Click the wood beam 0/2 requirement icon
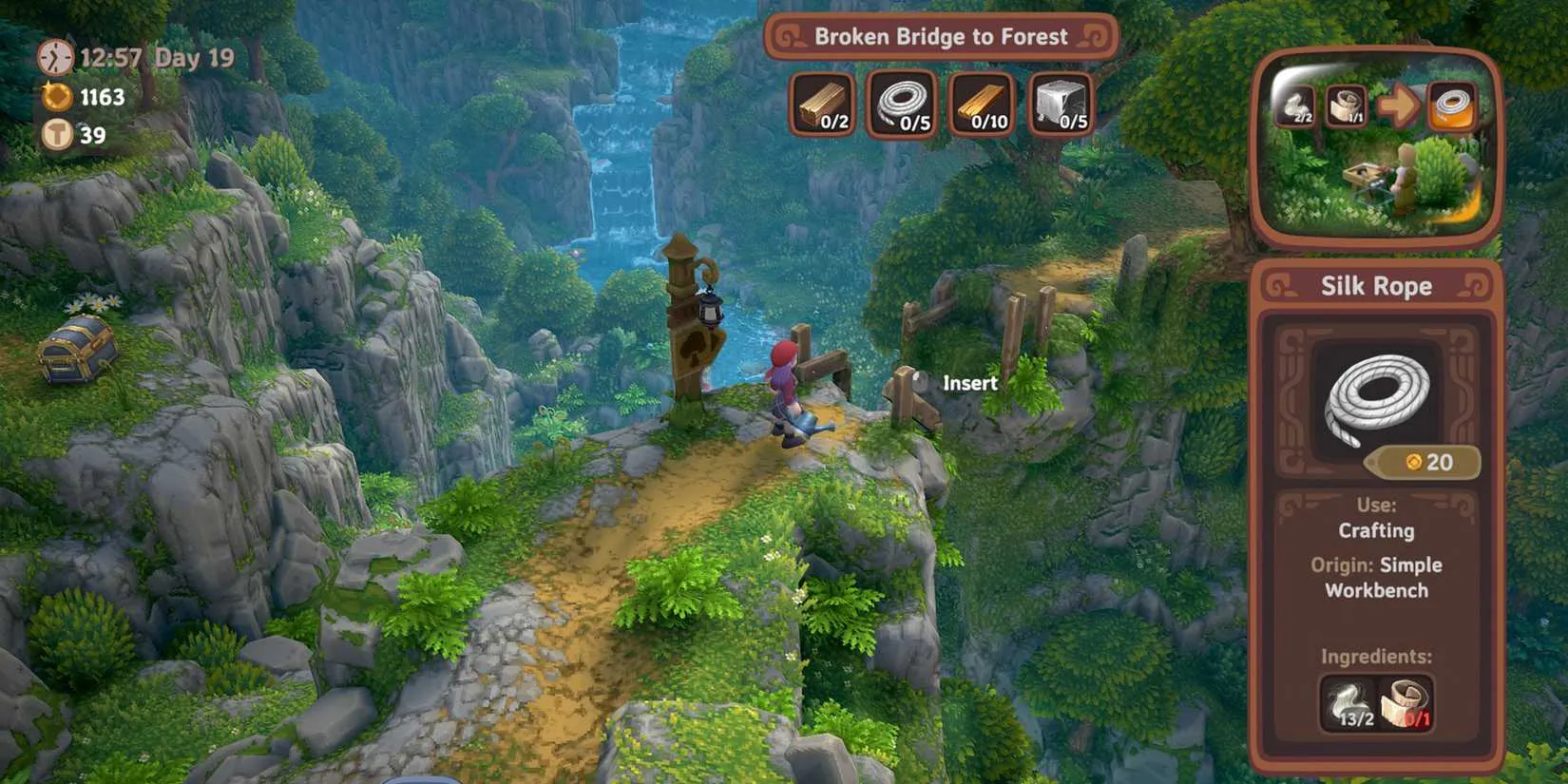Image resolution: width=1568 pixels, height=784 pixels. [x=823, y=105]
